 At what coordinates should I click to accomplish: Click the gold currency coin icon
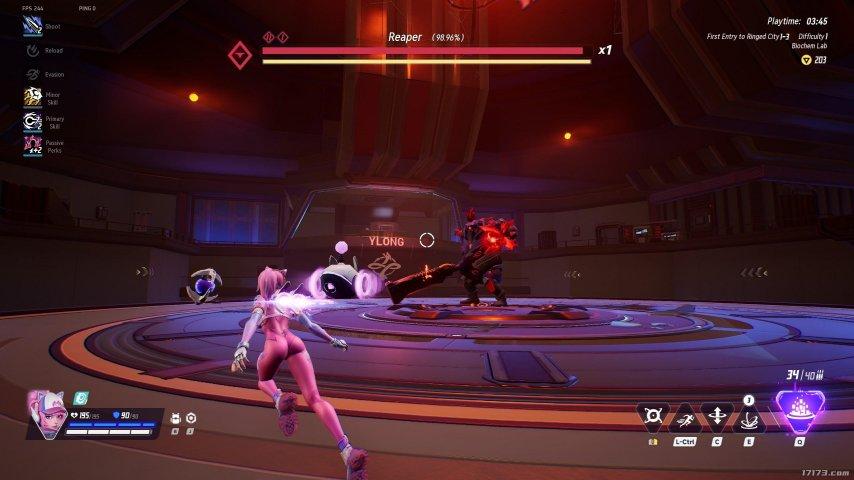pyautogui.click(x=806, y=60)
